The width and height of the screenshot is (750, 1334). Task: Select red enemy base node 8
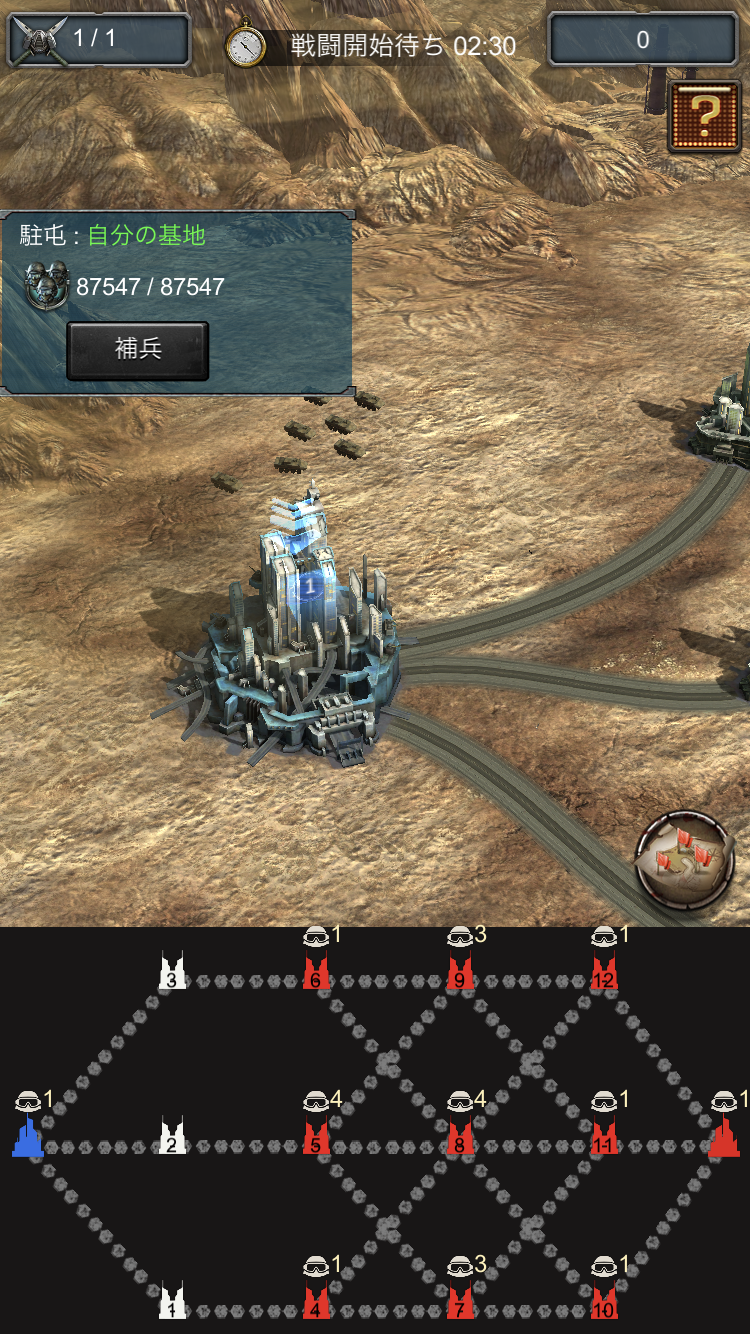click(x=460, y=1138)
